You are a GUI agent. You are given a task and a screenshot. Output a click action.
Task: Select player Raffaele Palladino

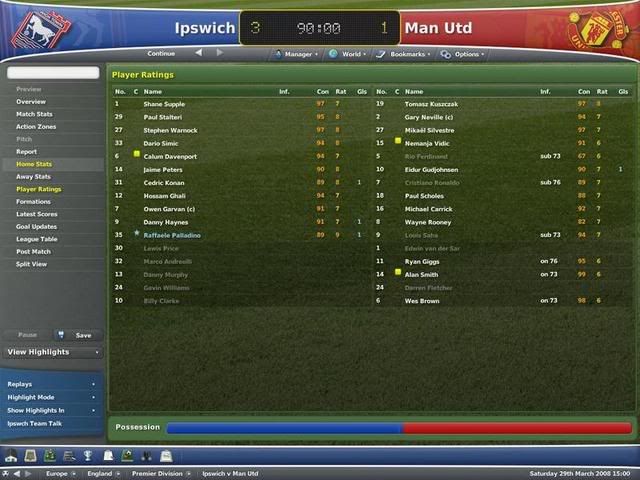(x=172, y=234)
